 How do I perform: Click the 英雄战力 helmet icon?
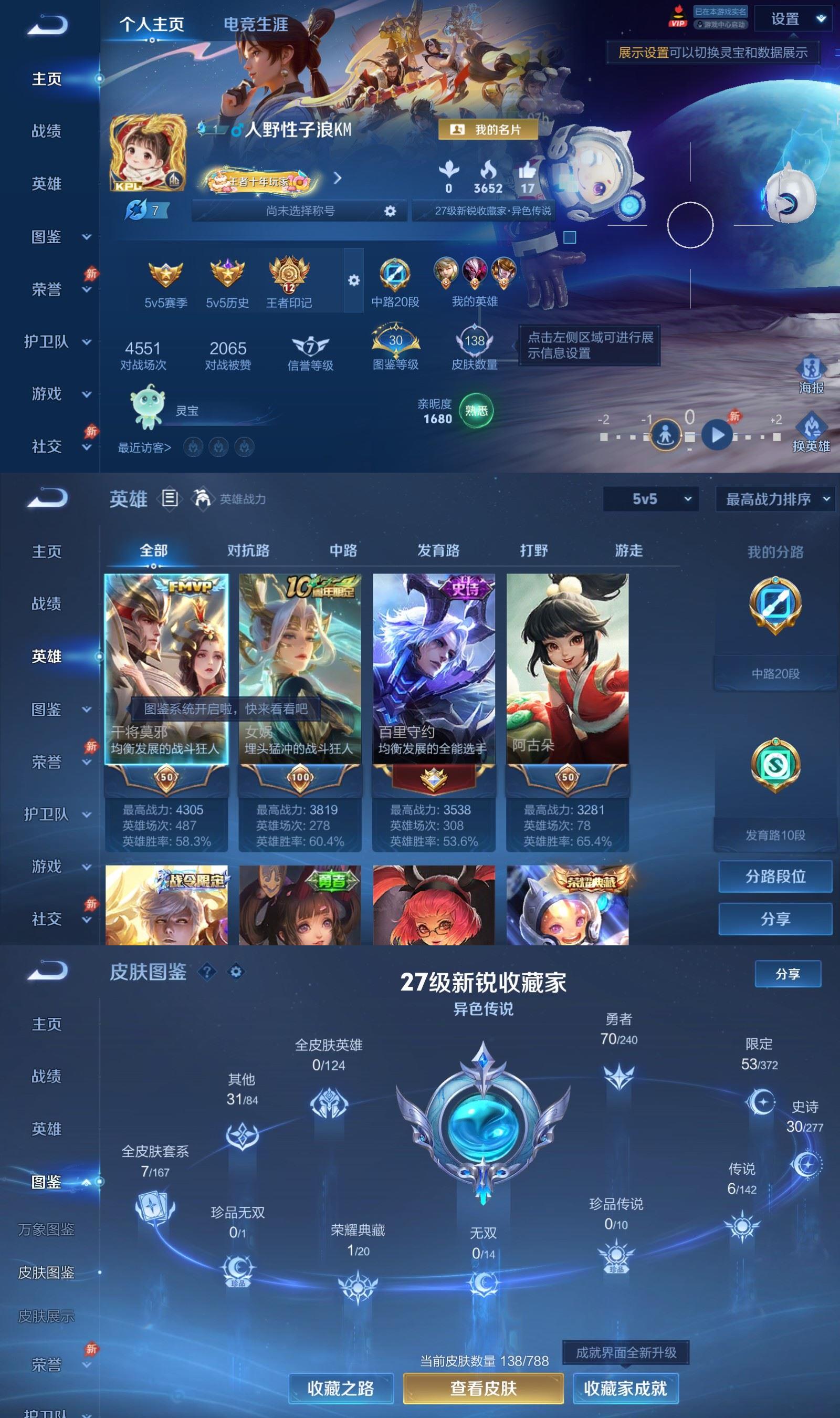[202, 501]
